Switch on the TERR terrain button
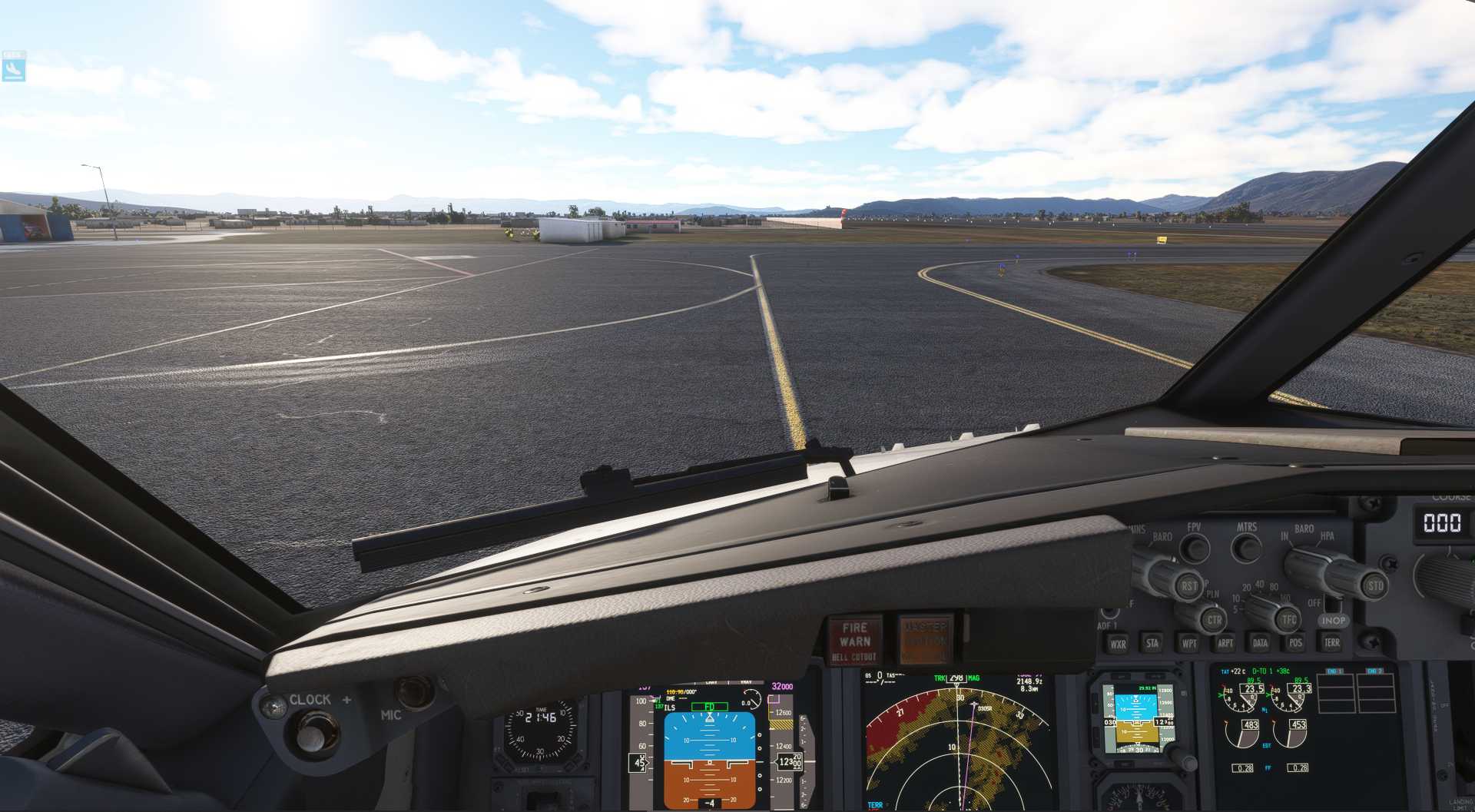The height and width of the screenshot is (812, 1475). click(1331, 642)
